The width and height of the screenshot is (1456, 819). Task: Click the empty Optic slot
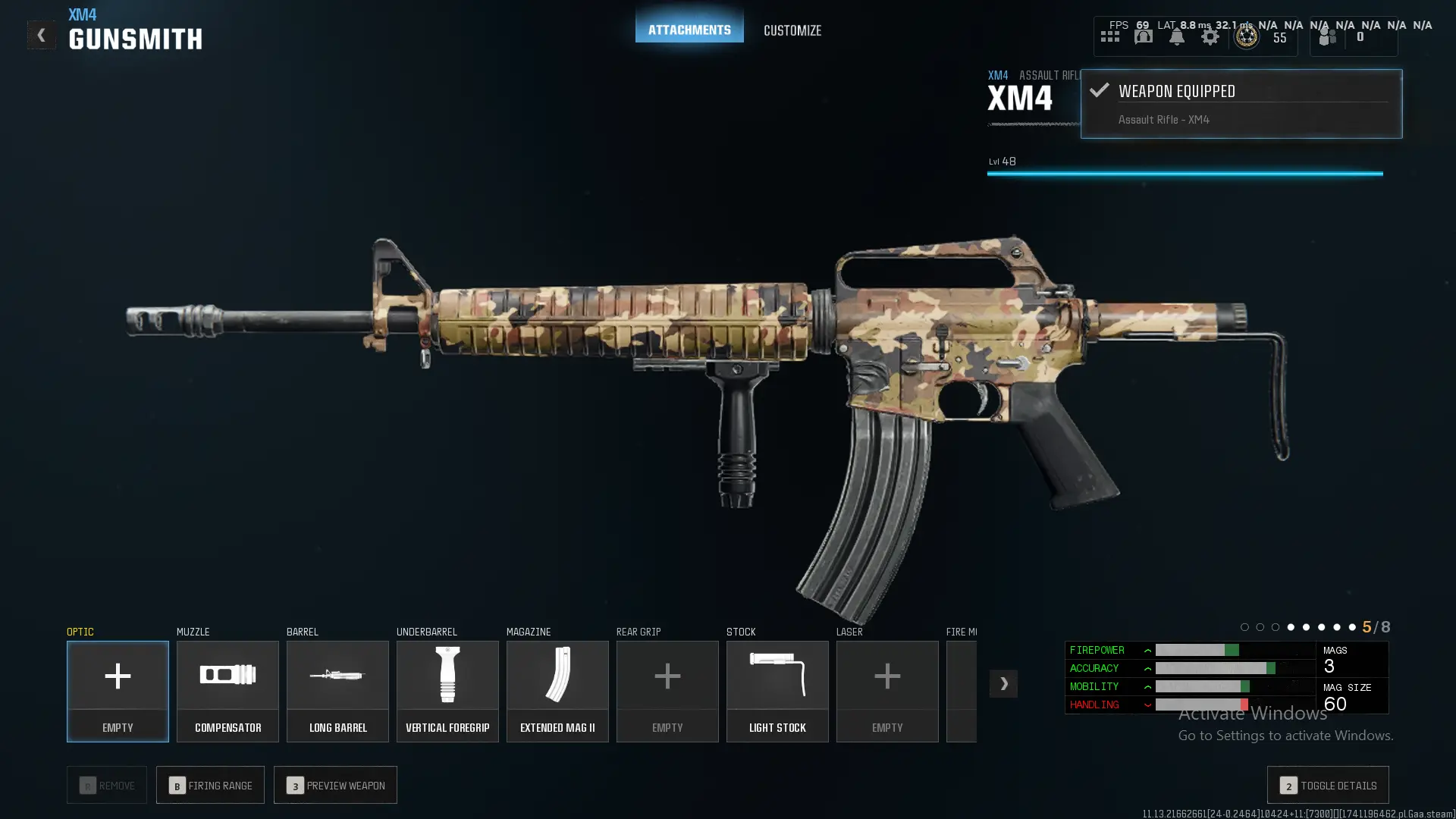118,690
